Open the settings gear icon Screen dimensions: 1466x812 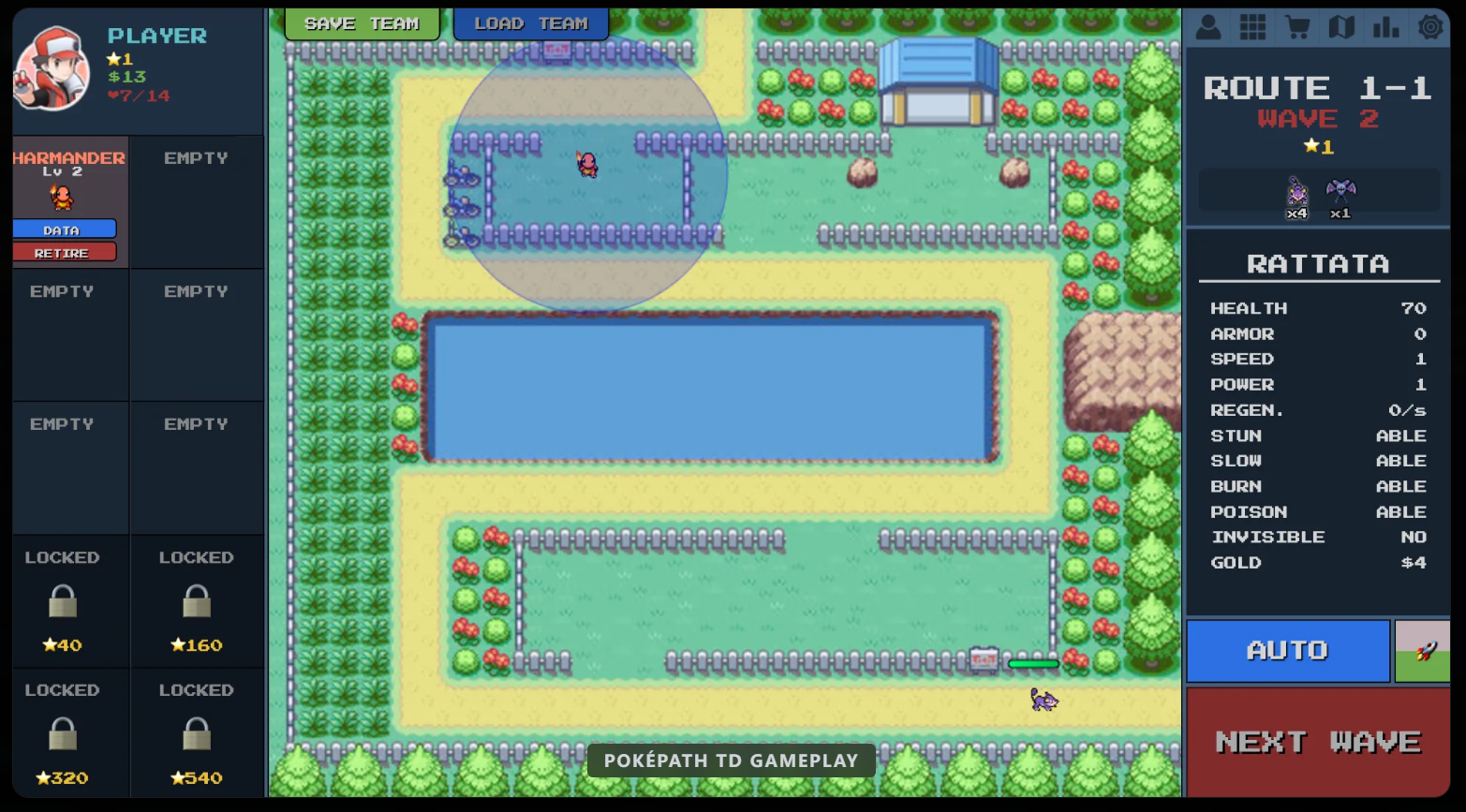1430,27
